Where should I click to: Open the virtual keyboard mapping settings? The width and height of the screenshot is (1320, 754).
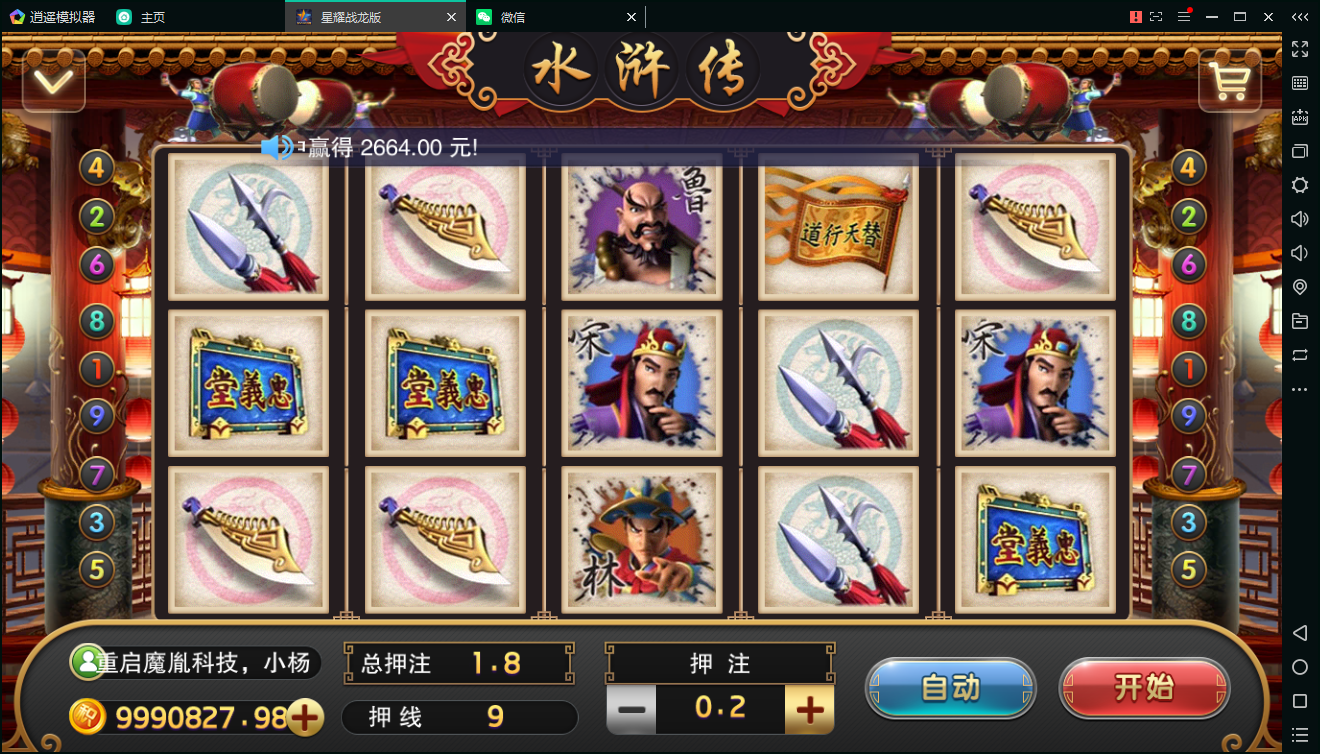pos(1300,82)
